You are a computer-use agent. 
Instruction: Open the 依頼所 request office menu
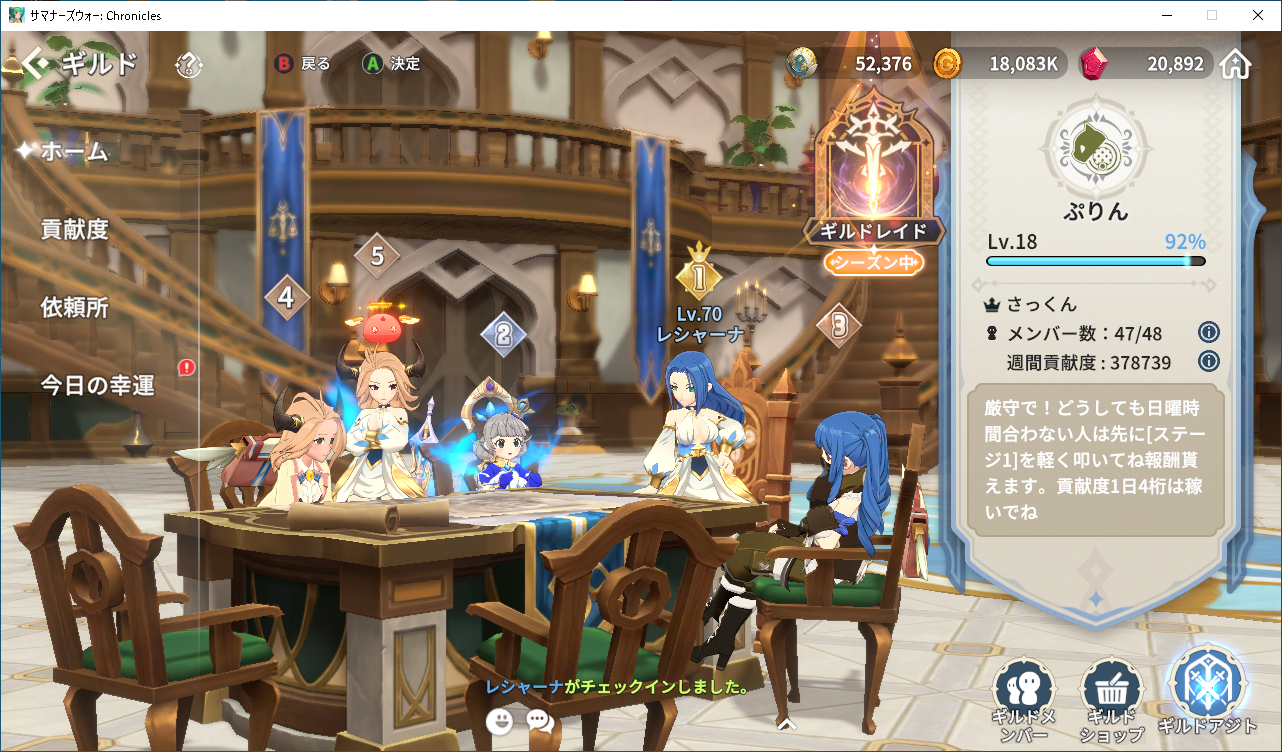[74, 307]
